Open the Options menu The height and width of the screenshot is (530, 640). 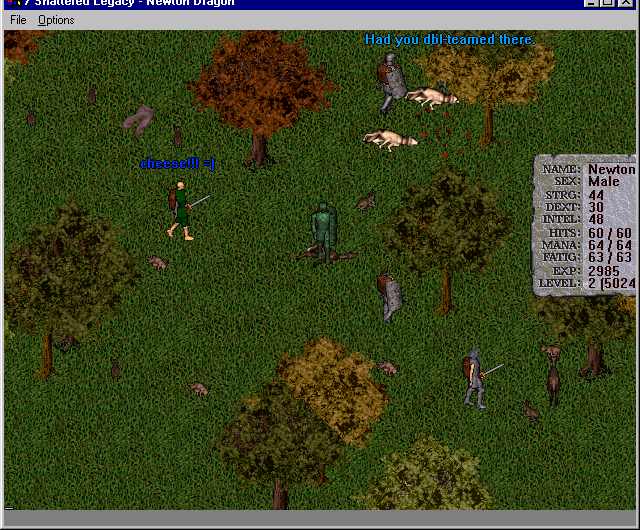(56, 20)
